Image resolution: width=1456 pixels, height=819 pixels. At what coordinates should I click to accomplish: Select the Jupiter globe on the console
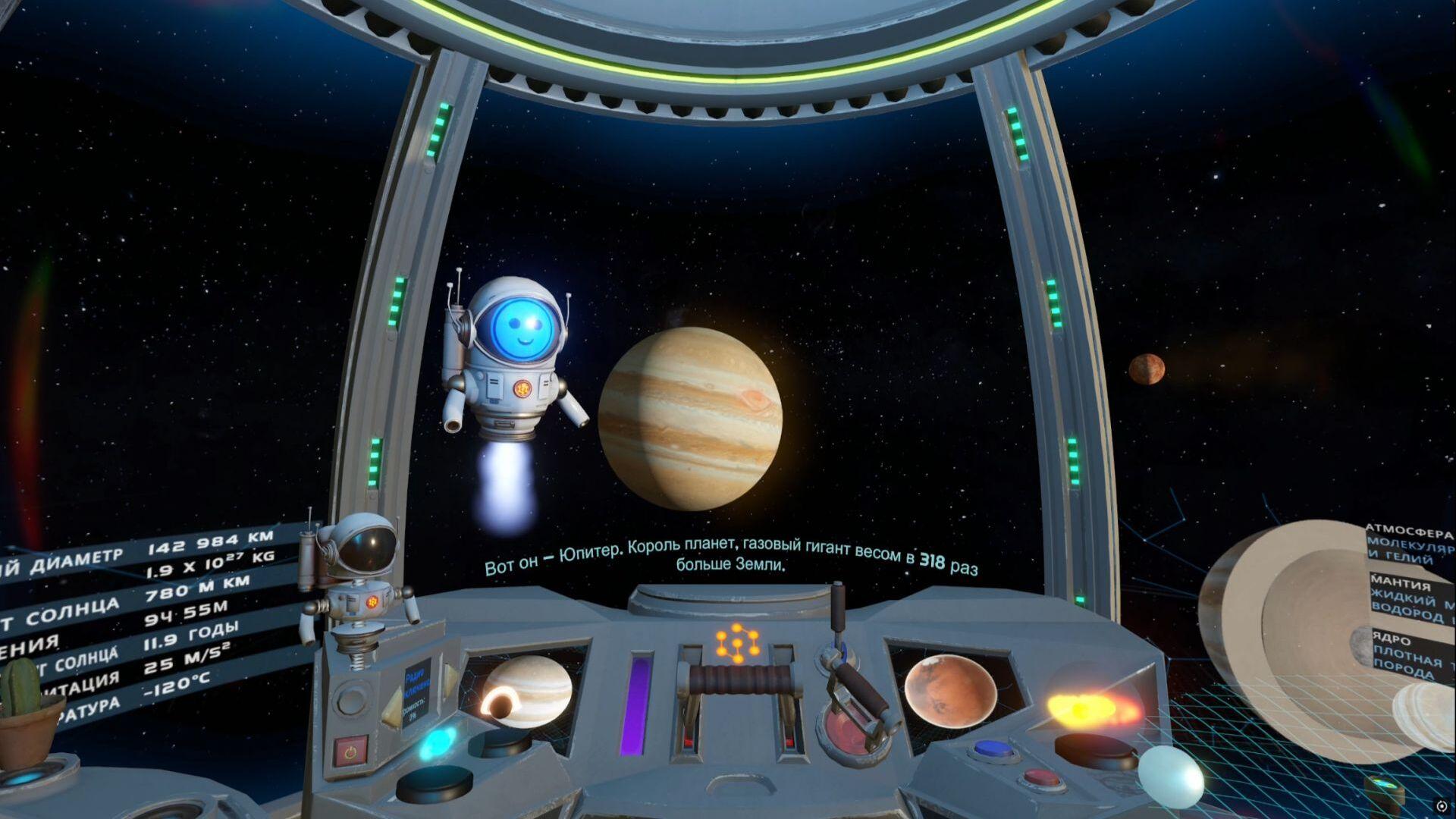[x=528, y=689]
